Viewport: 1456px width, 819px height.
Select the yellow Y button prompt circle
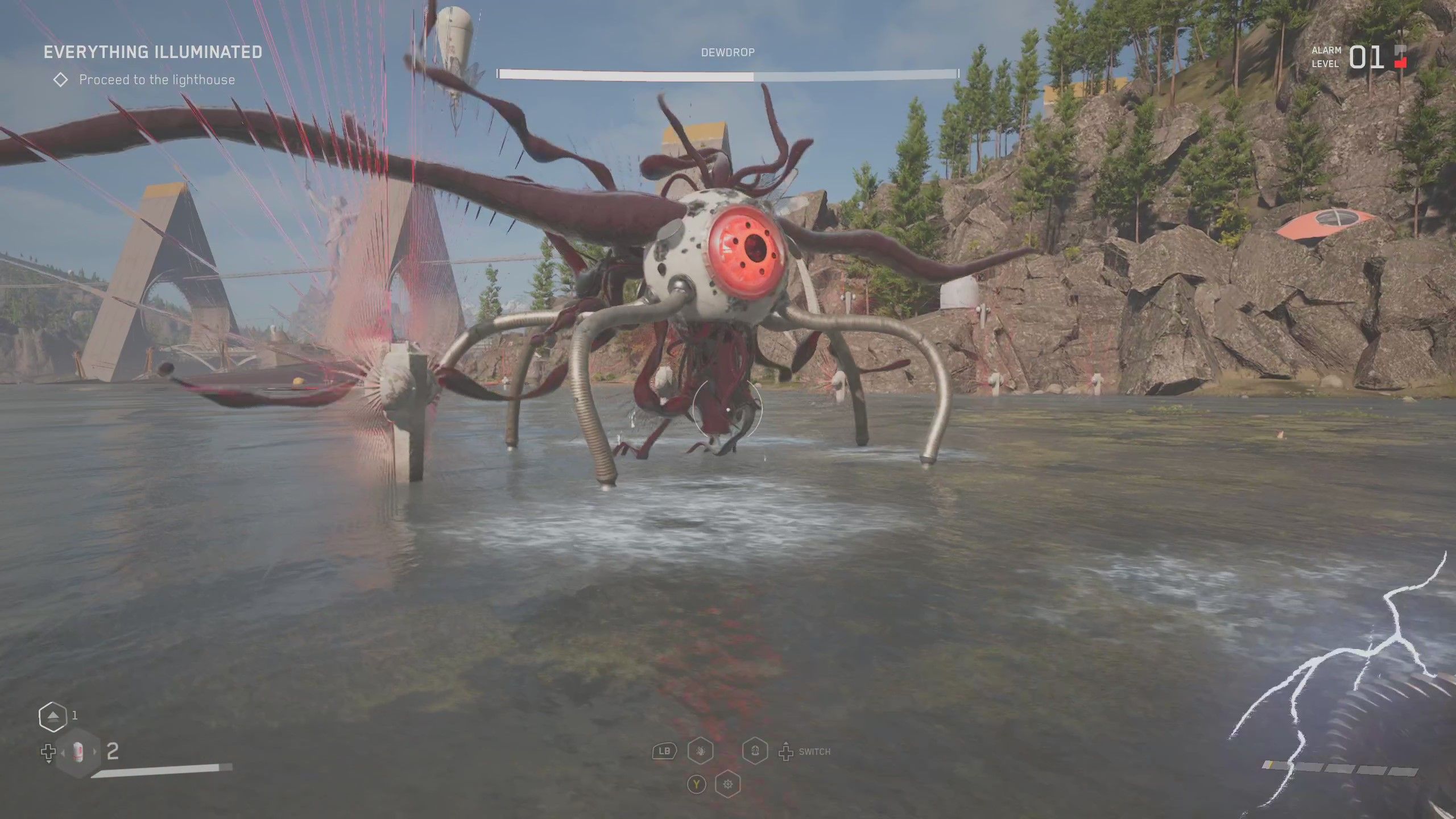[x=697, y=784]
